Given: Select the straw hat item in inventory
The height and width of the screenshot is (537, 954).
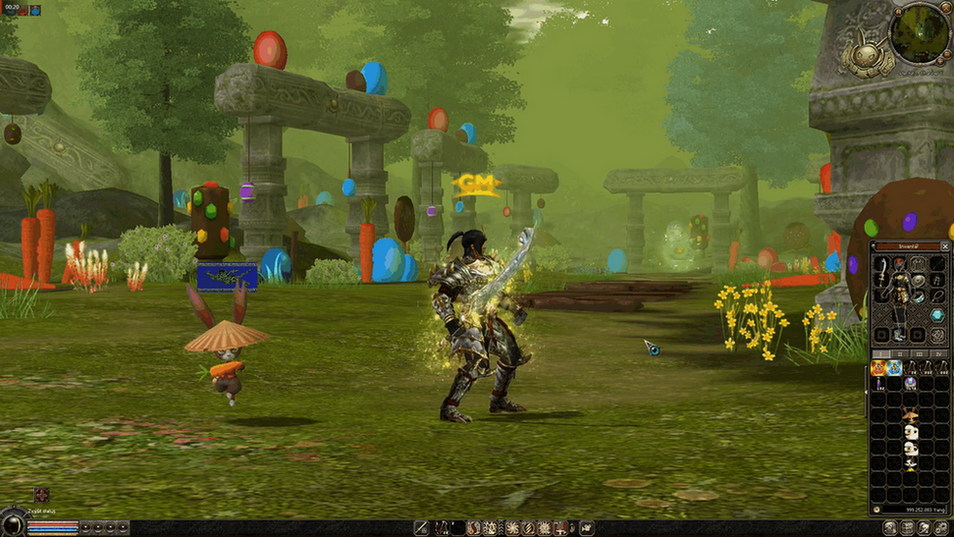Looking at the screenshot, I should (910, 415).
